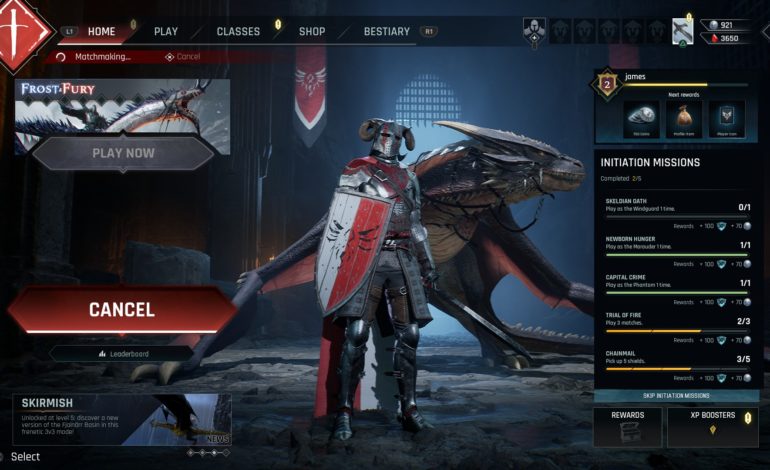The image size is (770, 470).
Task: Go to the Classes tab
Action: pos(238,32)
